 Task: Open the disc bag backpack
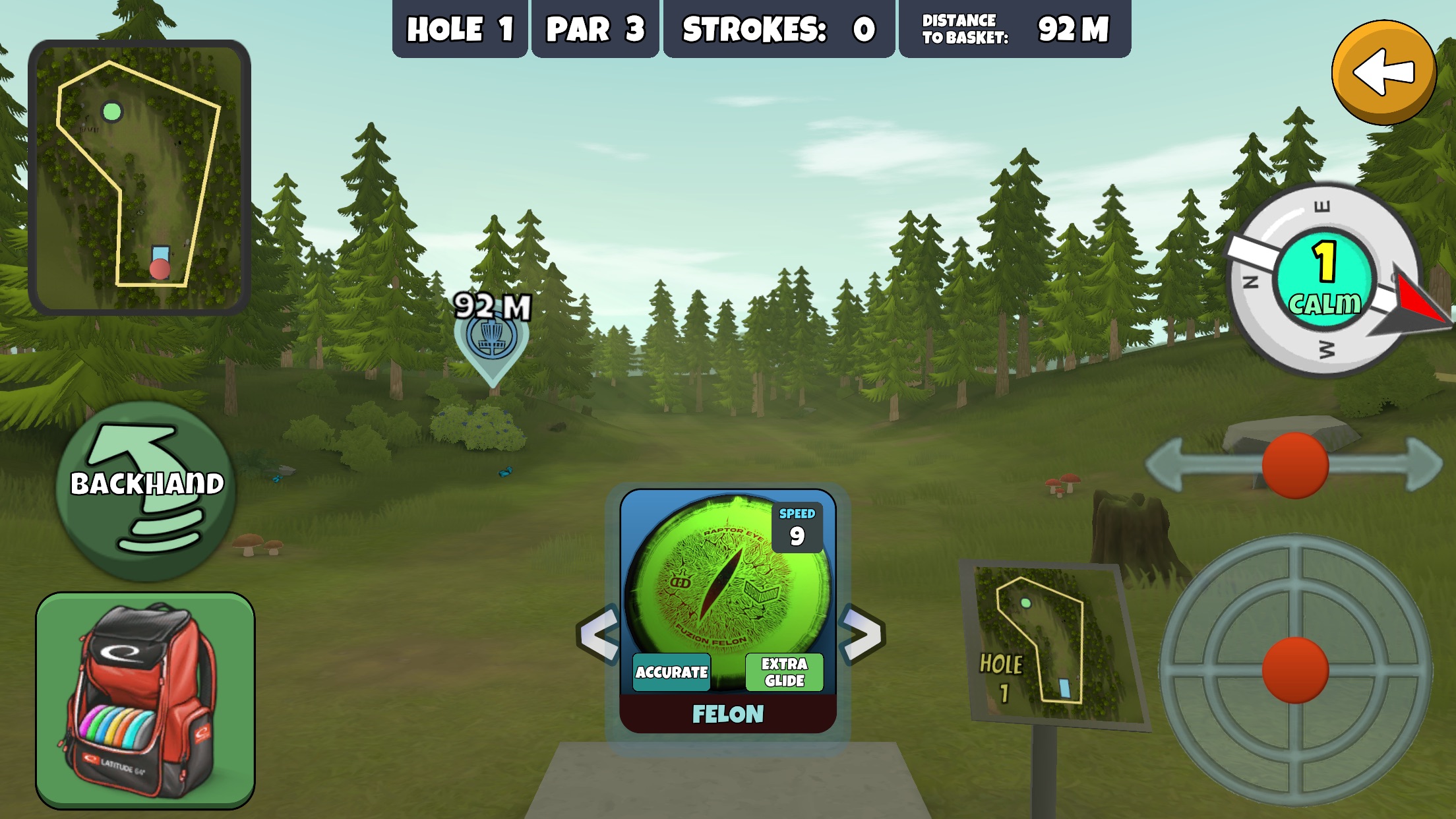[x=145, y=700]
